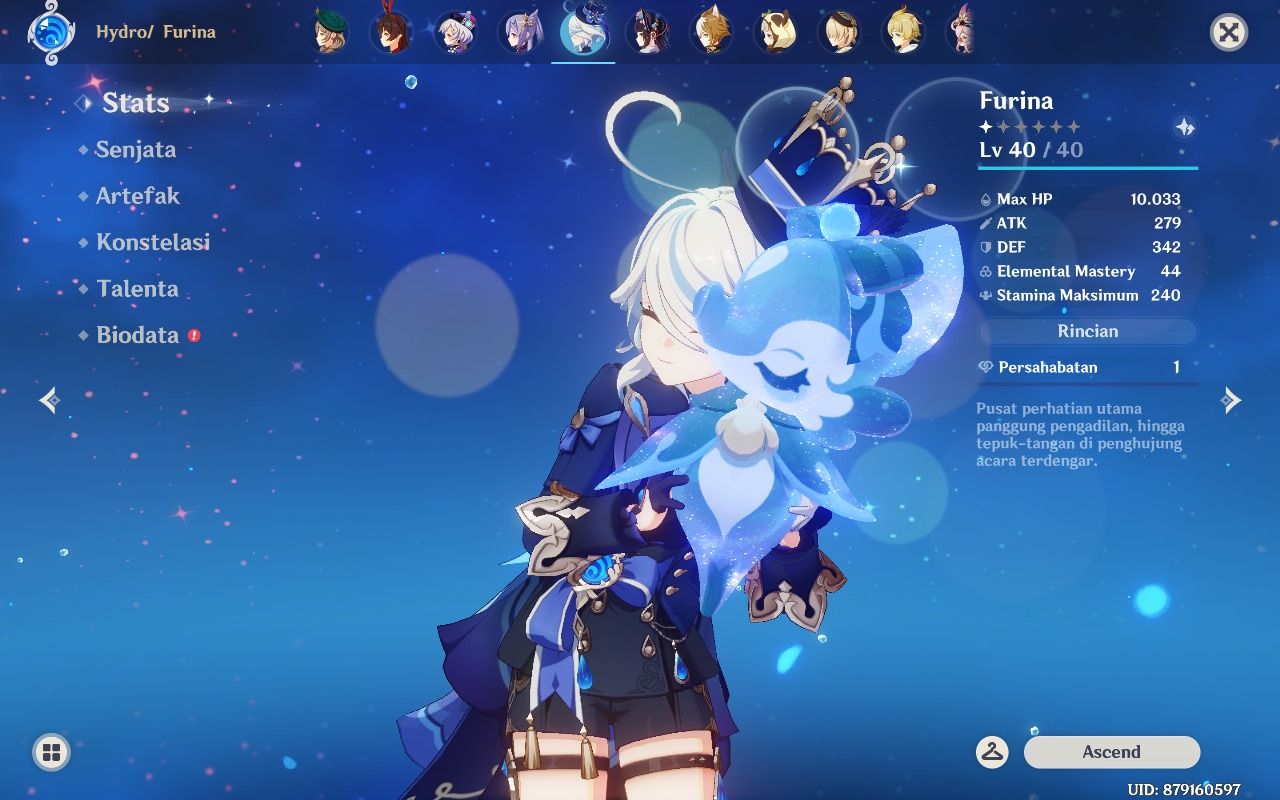Open the Konstelasi section
This screenshot has width=1280, height=800.
pyautogui.click(x=152, y=242)
